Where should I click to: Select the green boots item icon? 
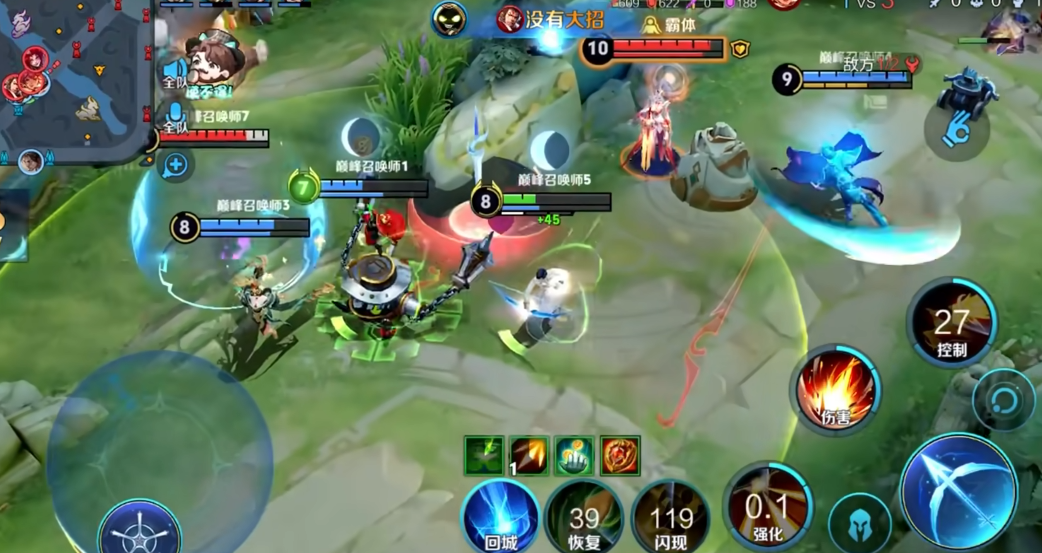(x=484, y=456)
